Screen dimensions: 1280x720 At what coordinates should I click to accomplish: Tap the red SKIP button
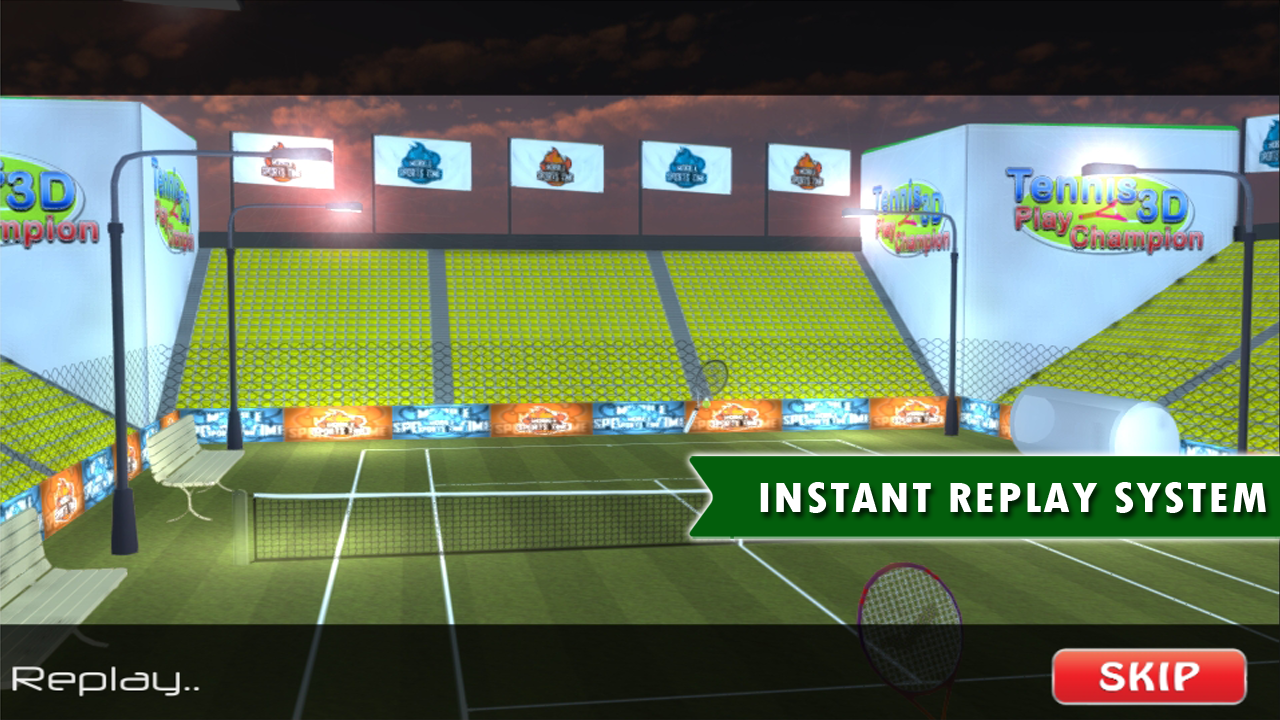coord(1148,674)
